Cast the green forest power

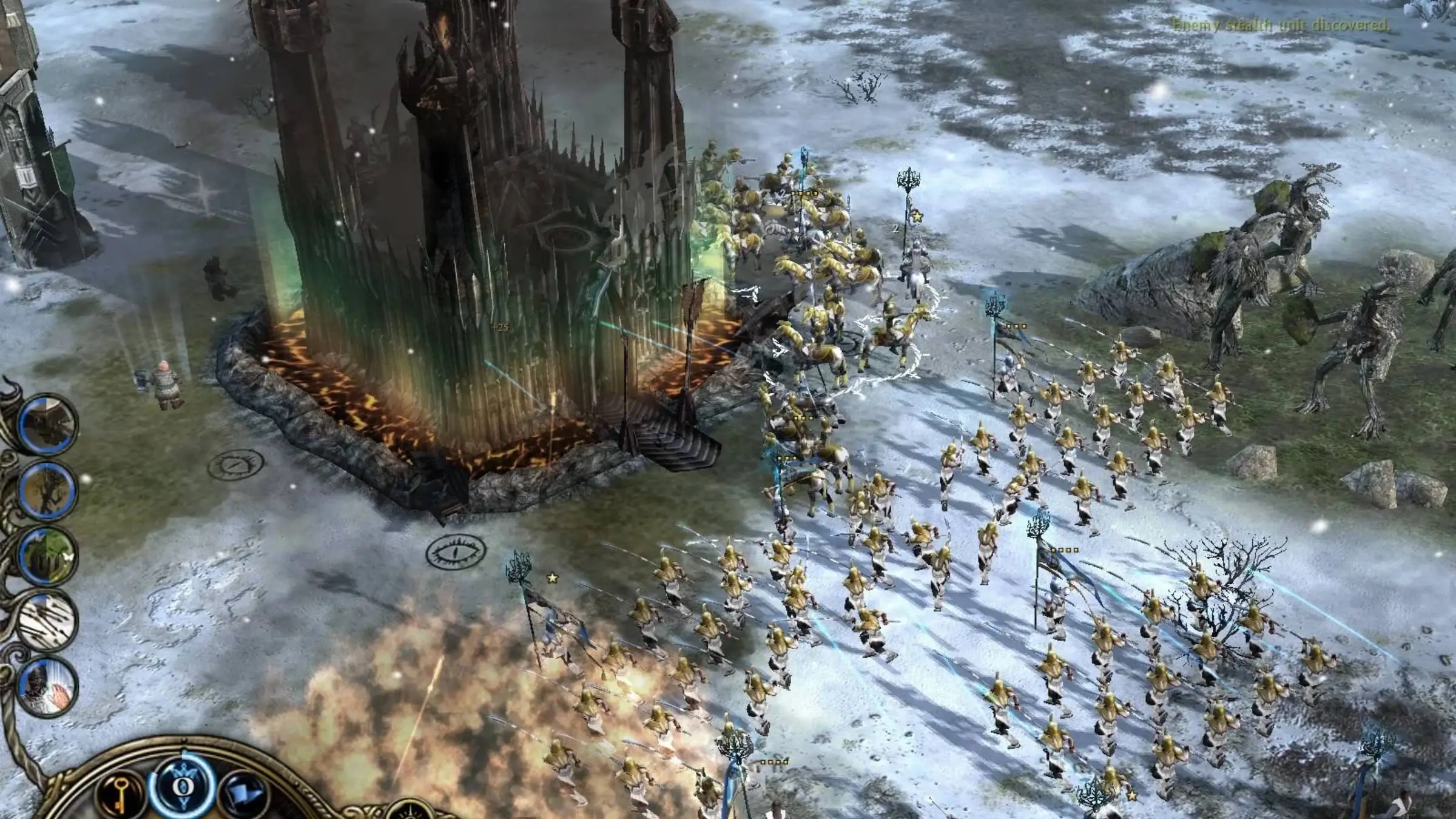click(47, 557)
